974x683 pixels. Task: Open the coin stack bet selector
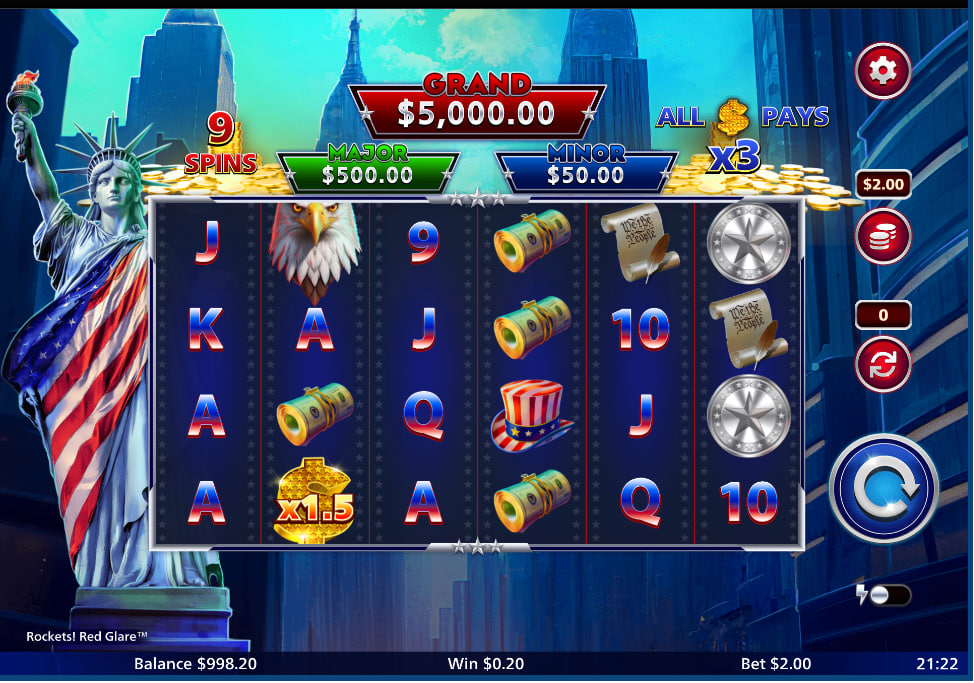click(883, 236)
